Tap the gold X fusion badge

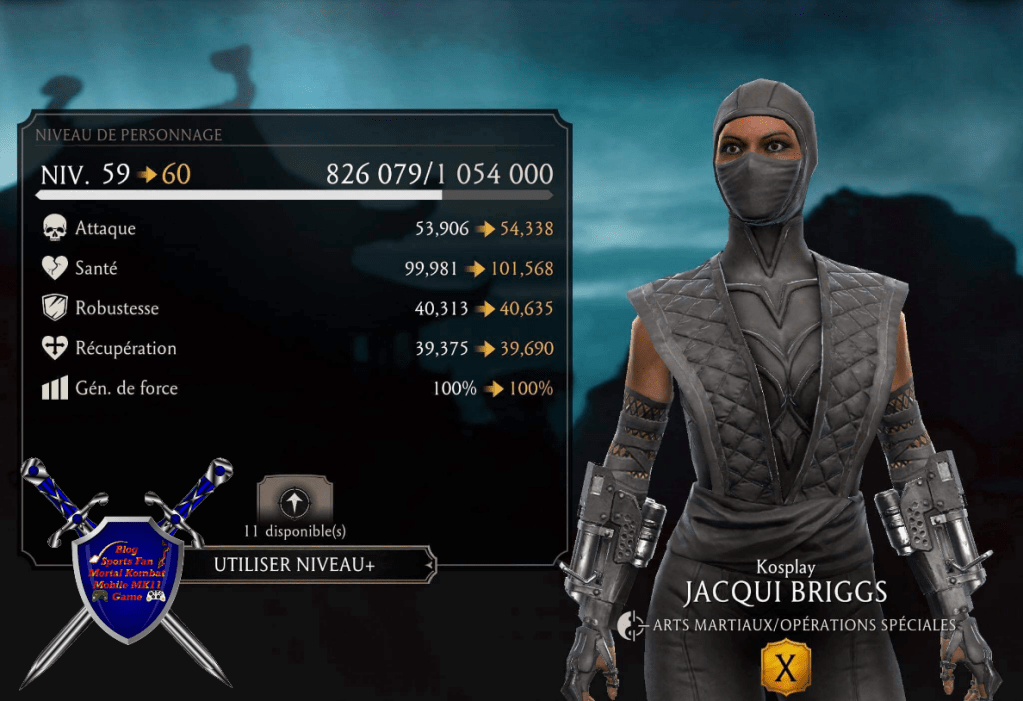(786, 668)
